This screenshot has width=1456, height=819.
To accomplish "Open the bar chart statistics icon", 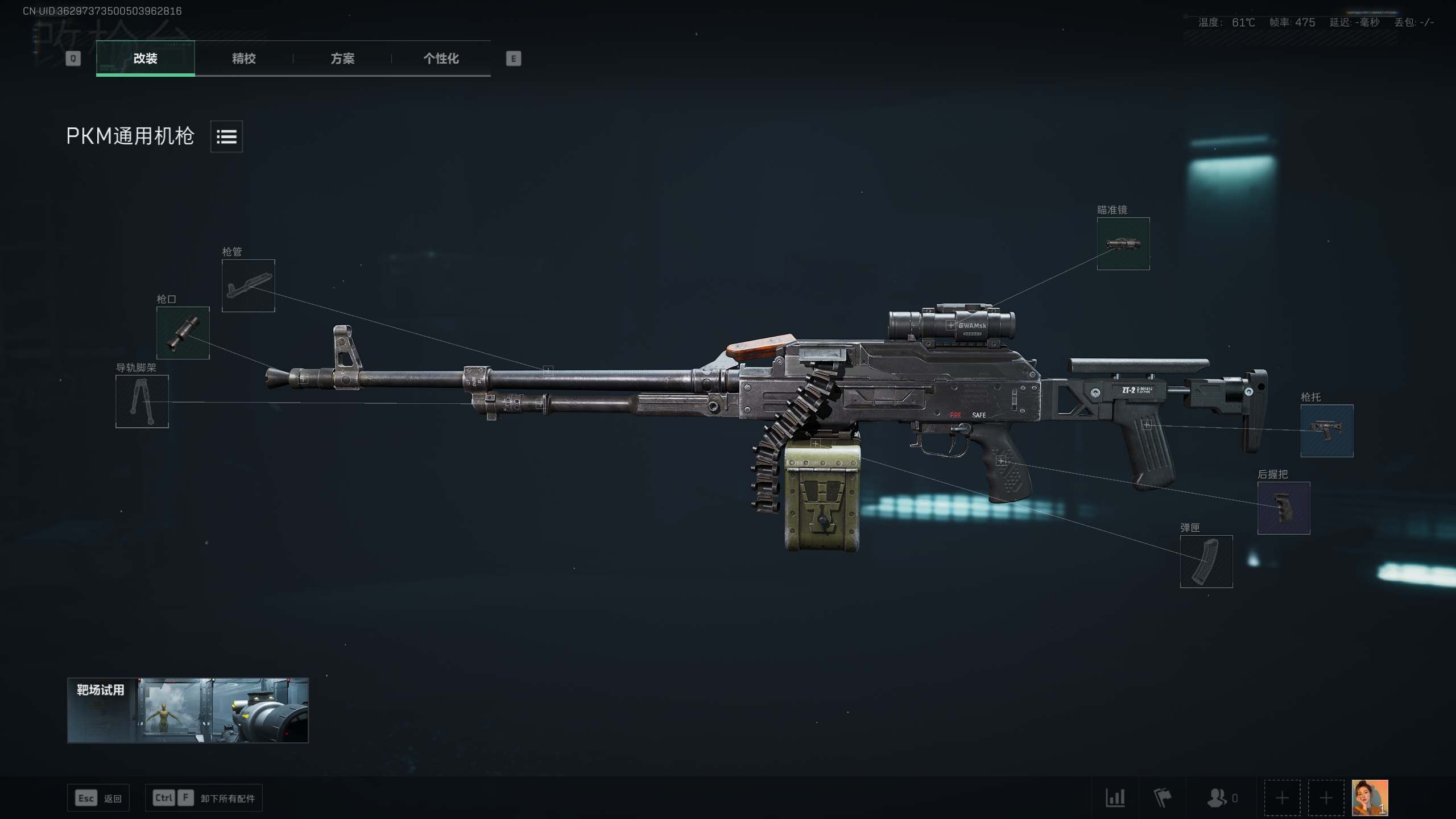I will [1115, 798].
